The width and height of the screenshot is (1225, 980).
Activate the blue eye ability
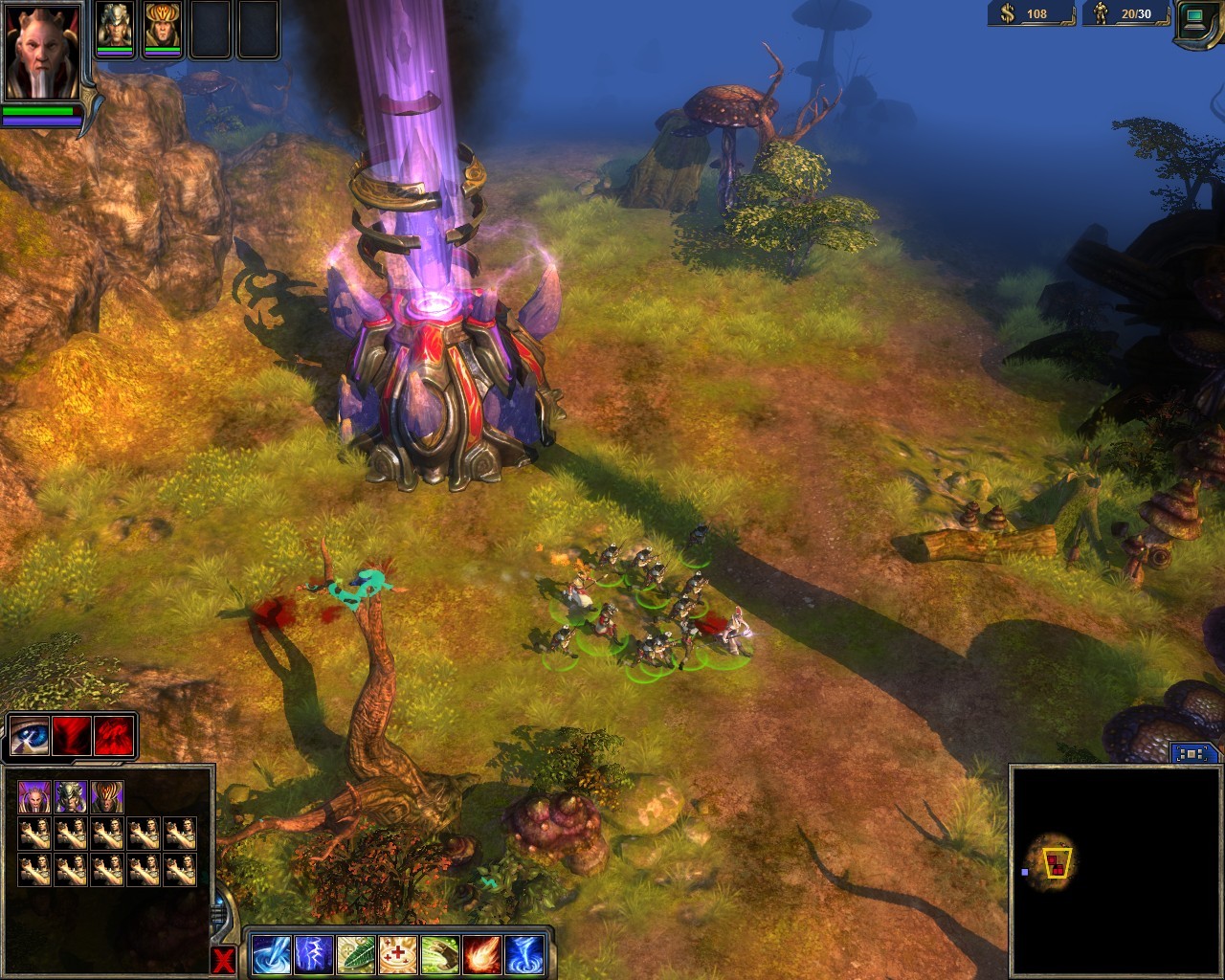coord(29,736)
